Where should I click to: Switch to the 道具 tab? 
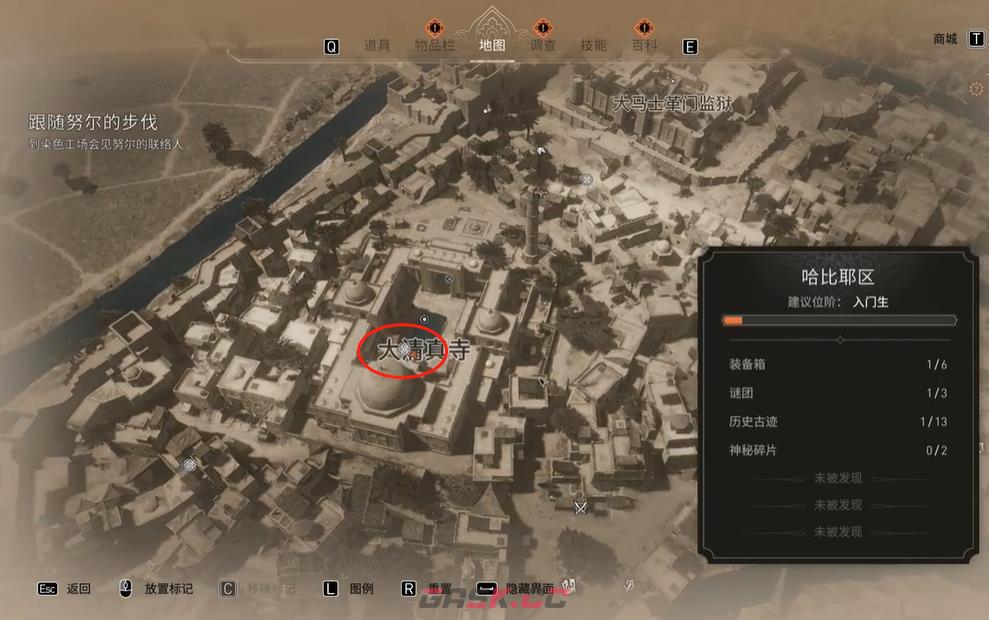(x=376, y=45)
